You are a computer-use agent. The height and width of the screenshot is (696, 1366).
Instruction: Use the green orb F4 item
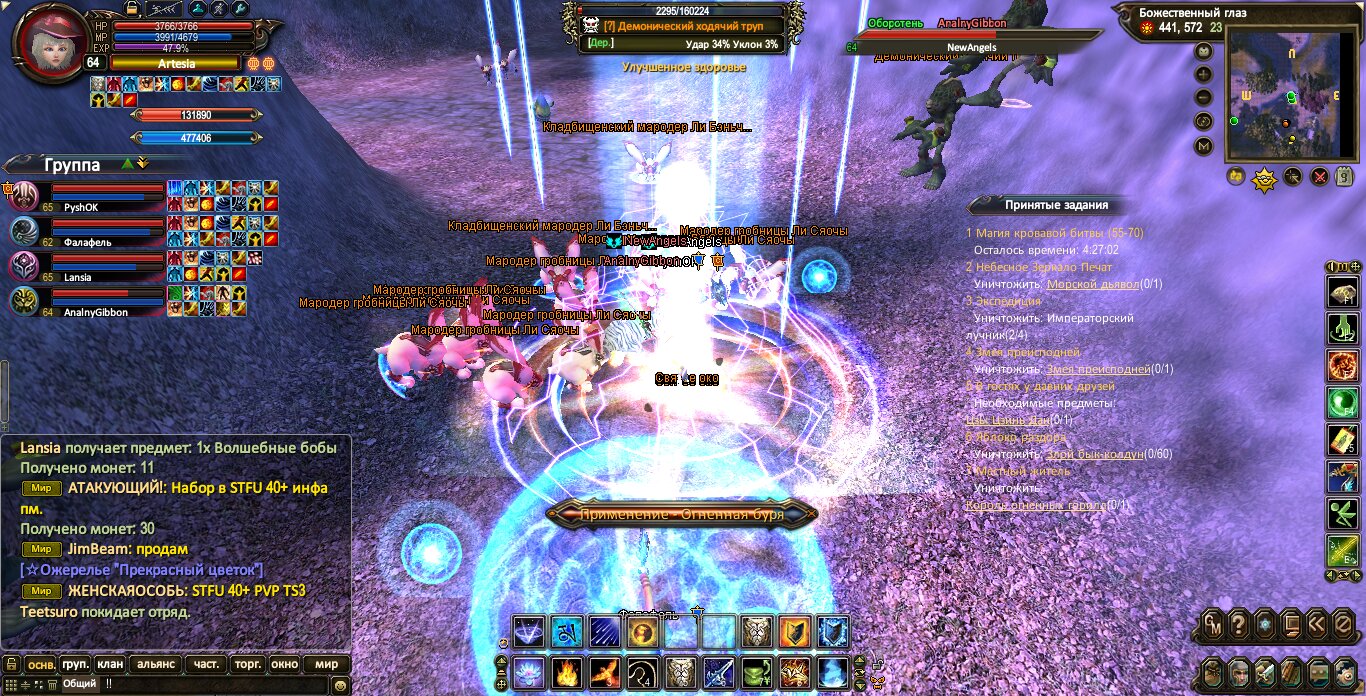point(1341,403)
